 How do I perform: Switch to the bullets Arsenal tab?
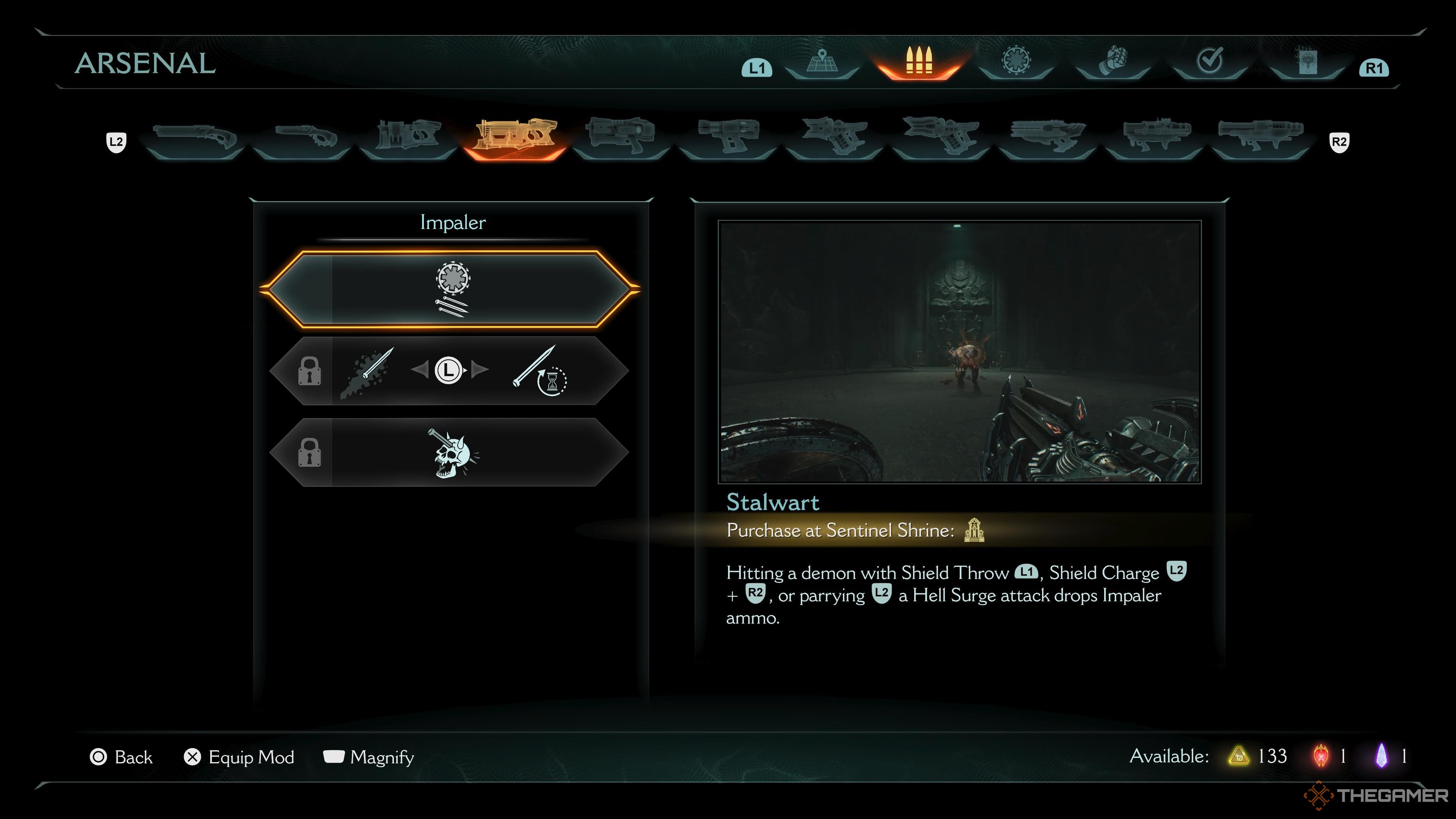918,61
